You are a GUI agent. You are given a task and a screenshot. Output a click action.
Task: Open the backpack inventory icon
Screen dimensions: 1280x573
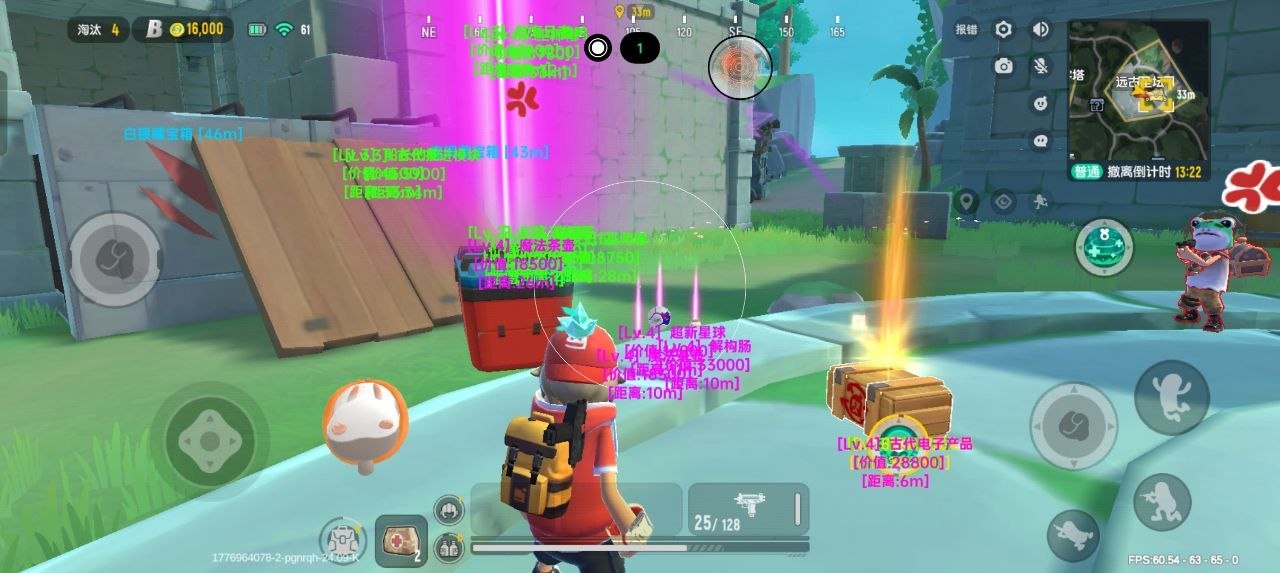point(343,540)
